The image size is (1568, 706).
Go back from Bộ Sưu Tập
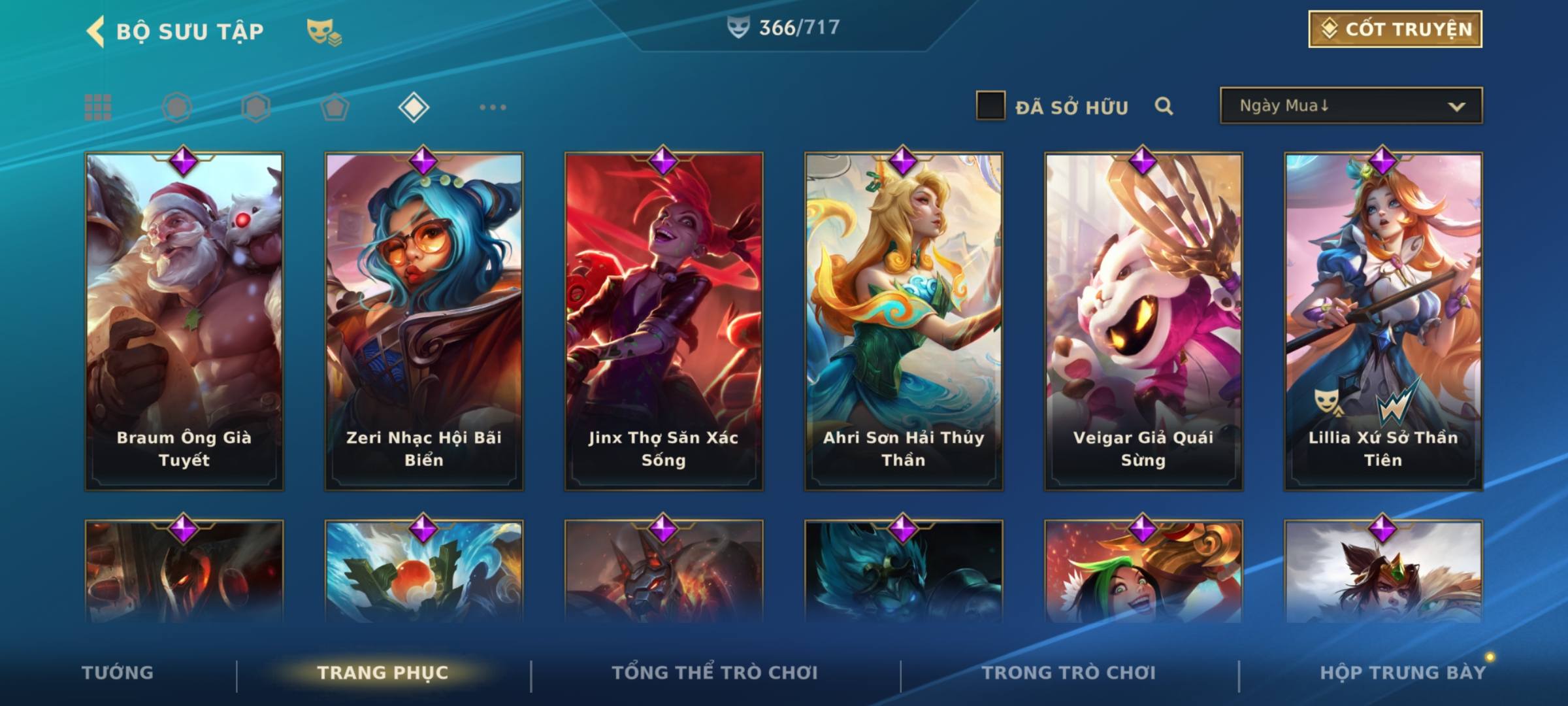(97, 31)
